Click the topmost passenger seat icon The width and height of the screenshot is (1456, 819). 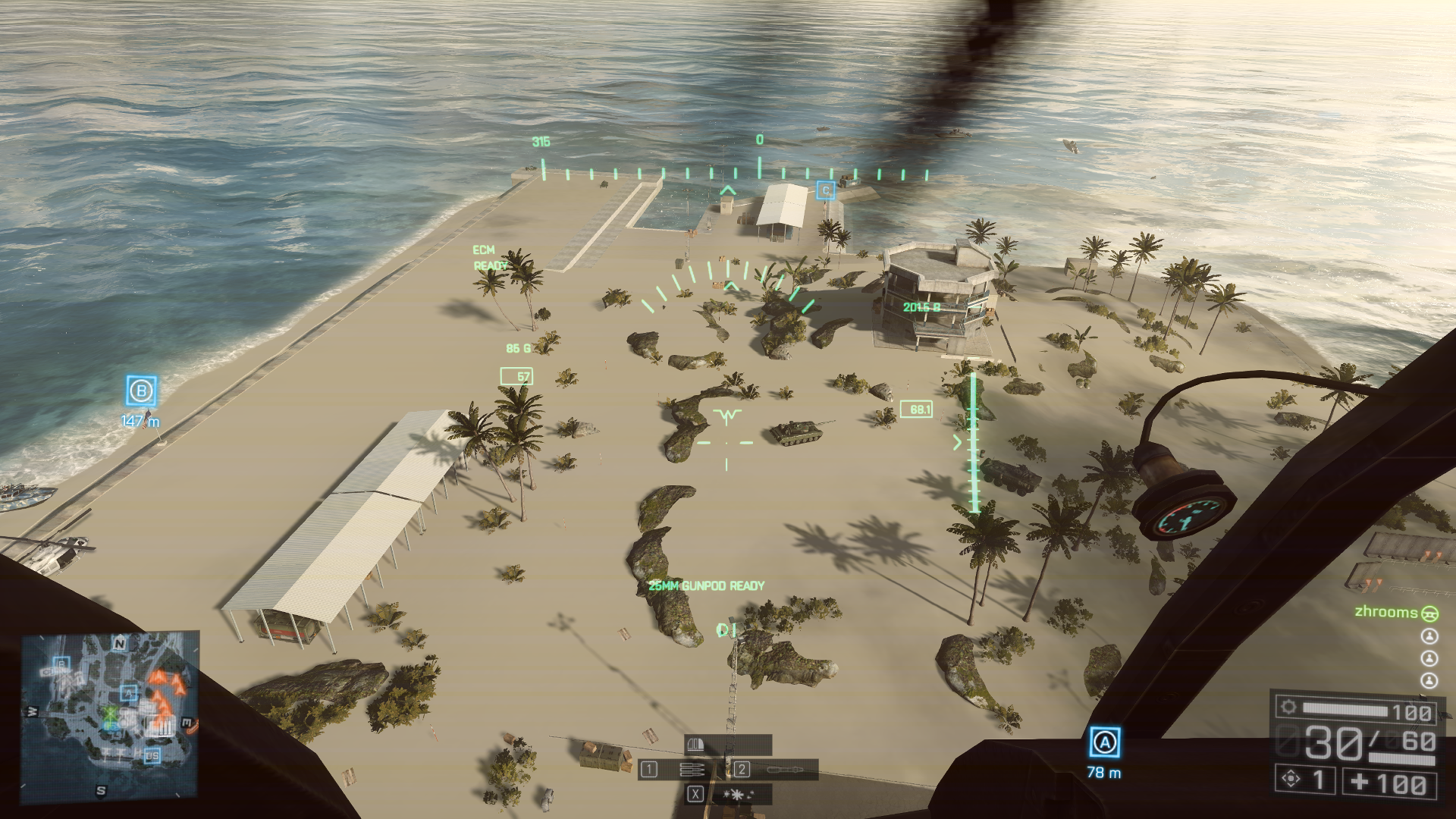click(x=1429, y=635)
